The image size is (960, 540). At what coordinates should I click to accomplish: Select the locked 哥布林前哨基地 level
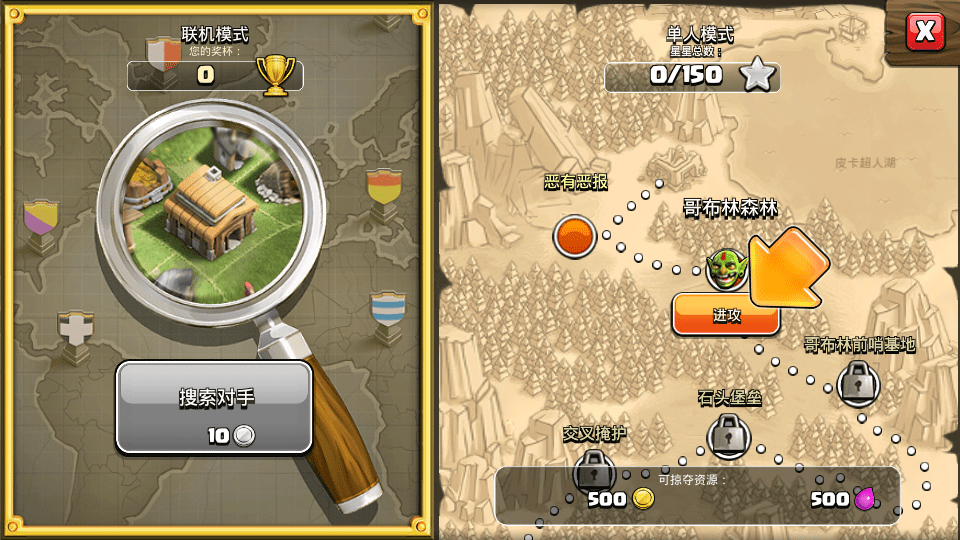[x=857, y=381]
